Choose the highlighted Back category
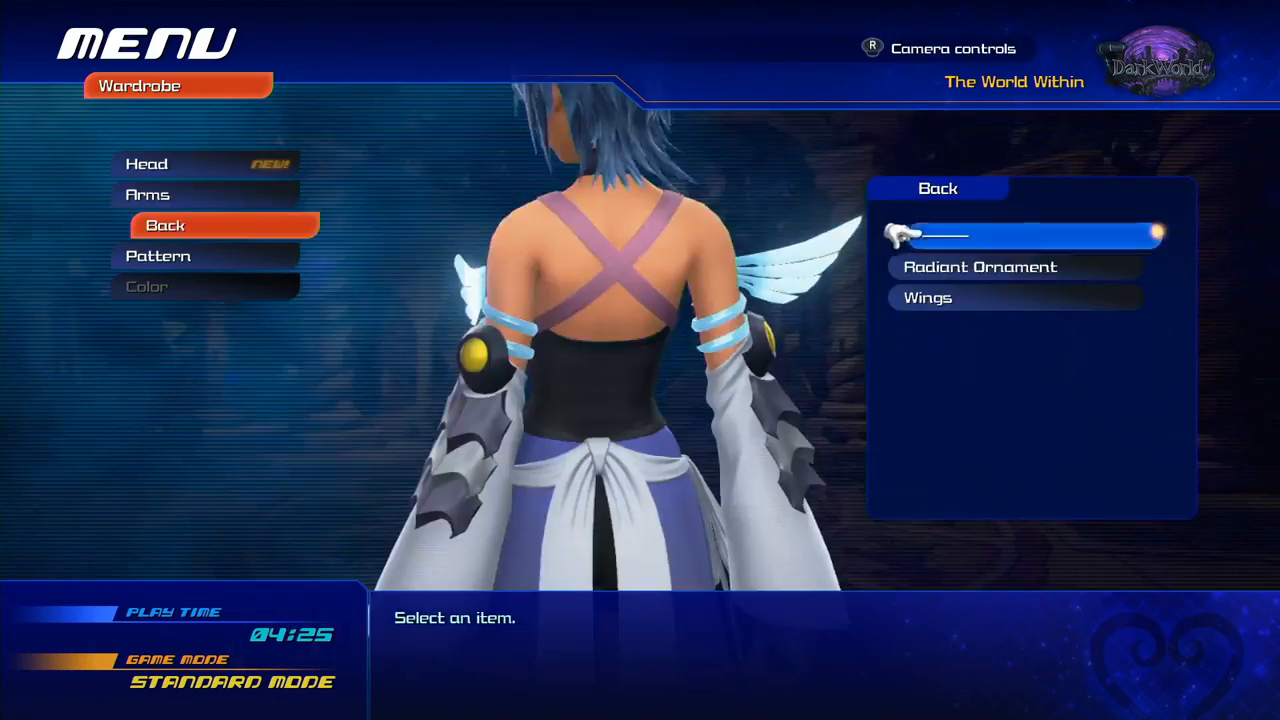Image resolution: width=1280 pixels, height=720 pixels. 225,226
